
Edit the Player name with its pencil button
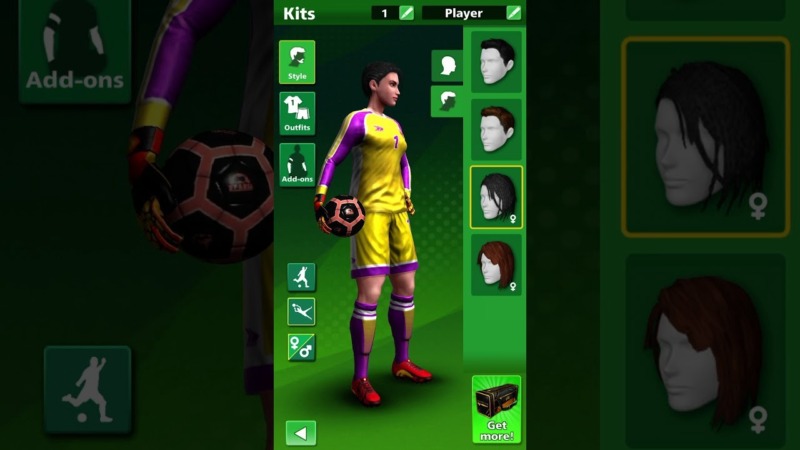pyautogui.click(x=514, y=13)
